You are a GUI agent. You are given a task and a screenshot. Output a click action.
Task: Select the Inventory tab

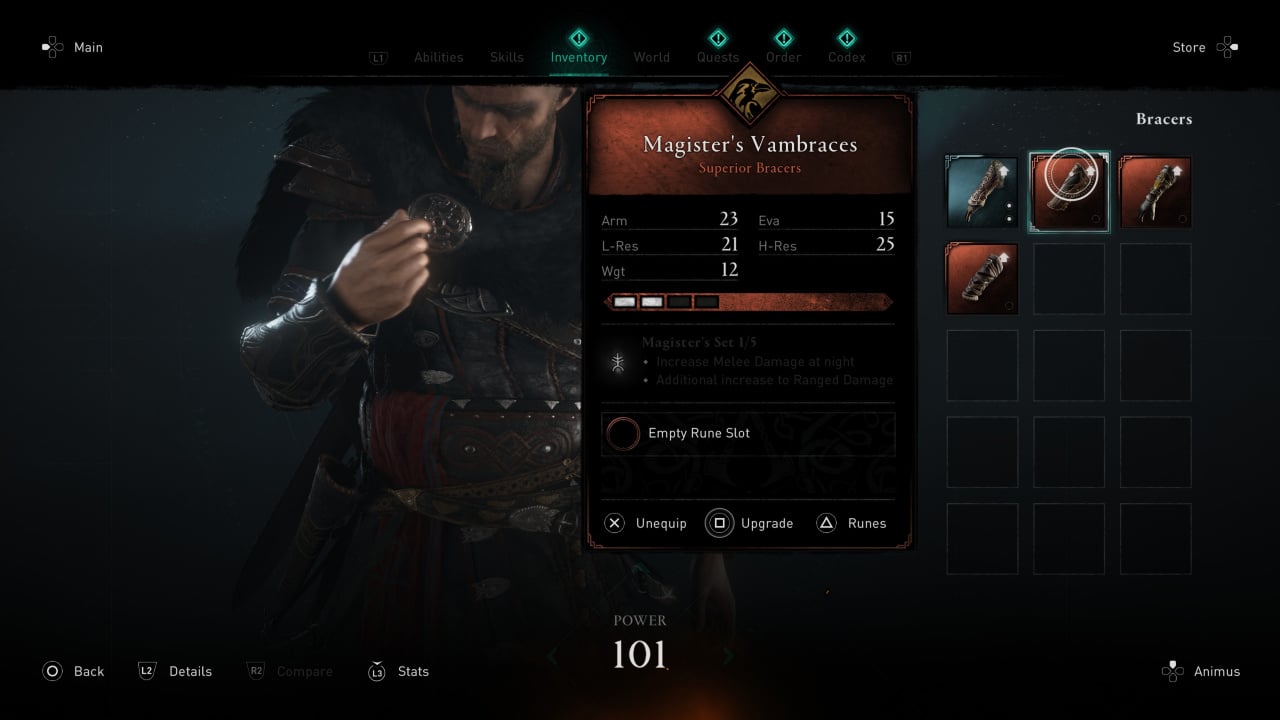coord(578,57)
